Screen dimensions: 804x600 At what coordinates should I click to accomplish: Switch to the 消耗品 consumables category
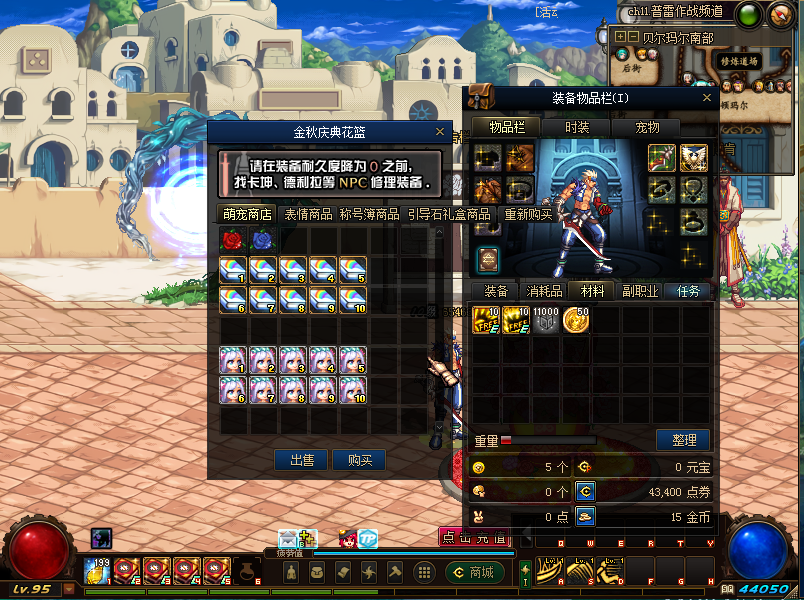tap(544, 291)
